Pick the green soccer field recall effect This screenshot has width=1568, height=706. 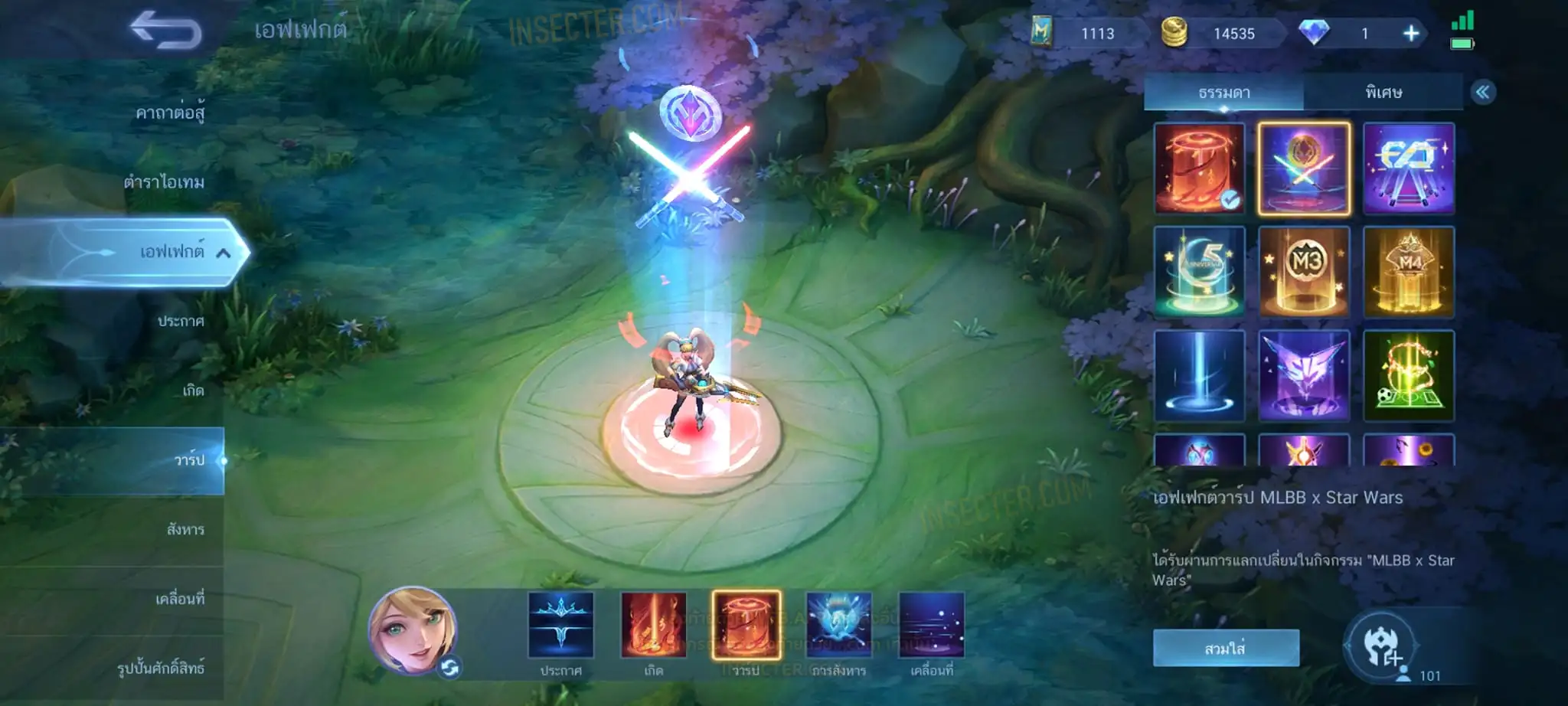click(1409, 376)
